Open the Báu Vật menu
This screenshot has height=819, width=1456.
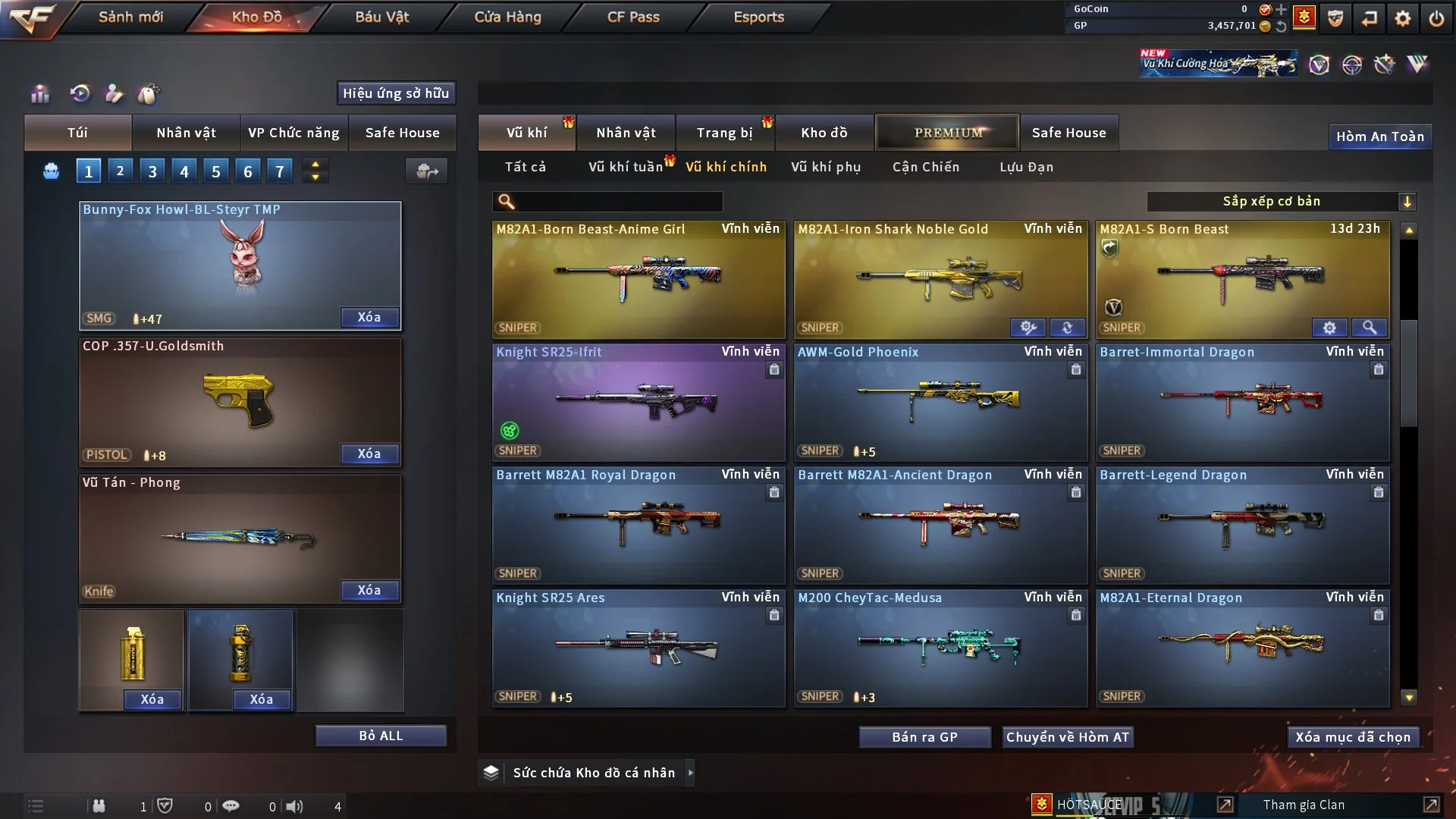[x=381, y=17]
